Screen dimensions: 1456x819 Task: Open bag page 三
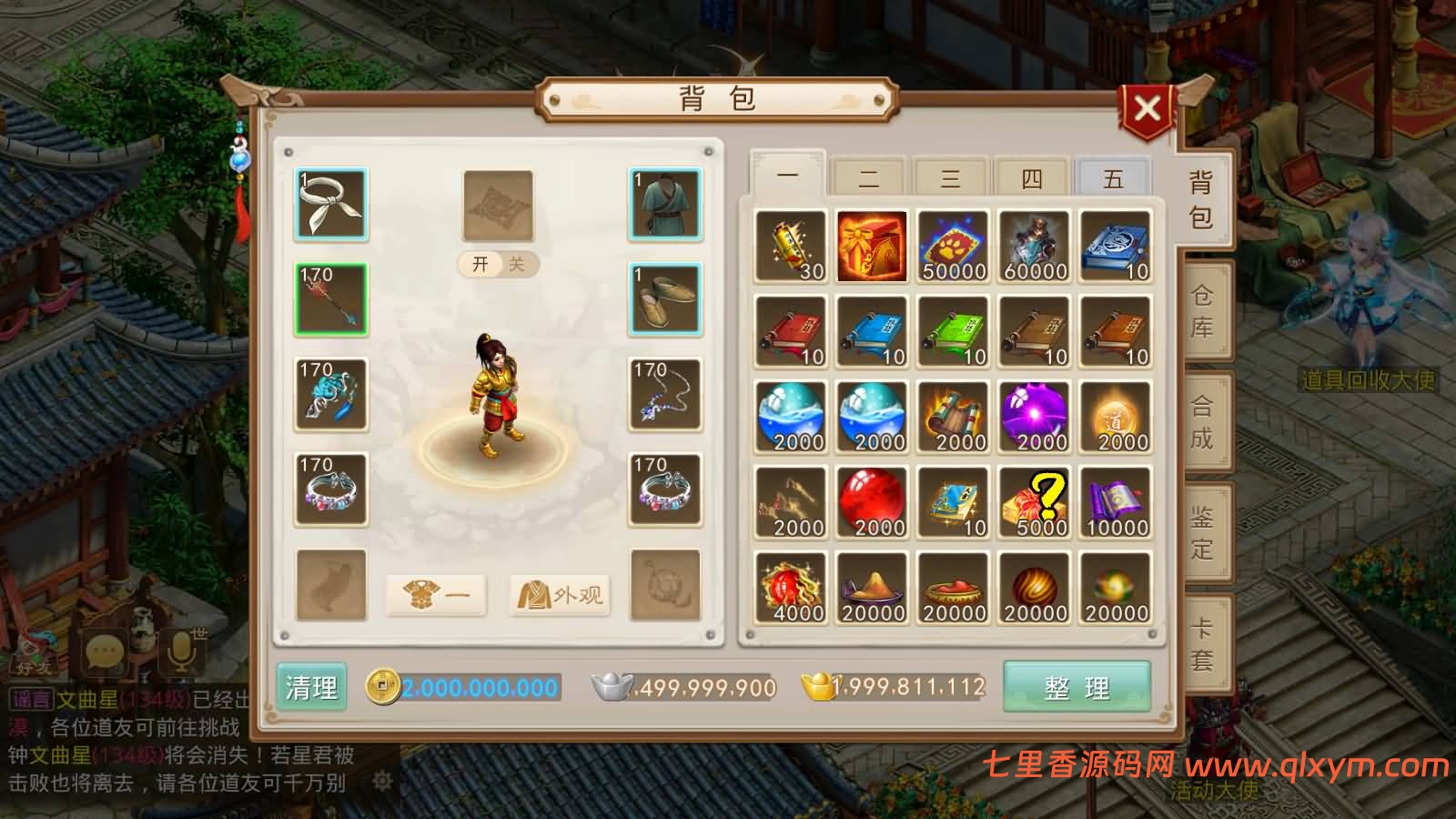pos(950,177)
